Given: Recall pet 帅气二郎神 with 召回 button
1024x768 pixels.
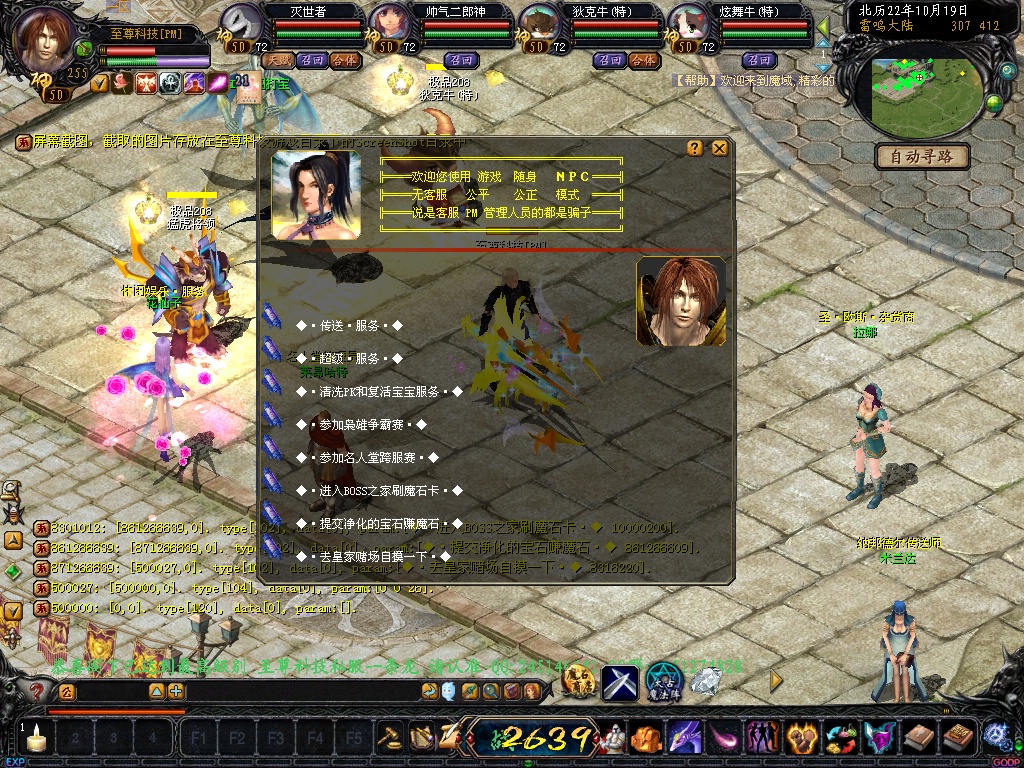Looking at the screenshot, I should pyautogui.click(x=460, y=60).
